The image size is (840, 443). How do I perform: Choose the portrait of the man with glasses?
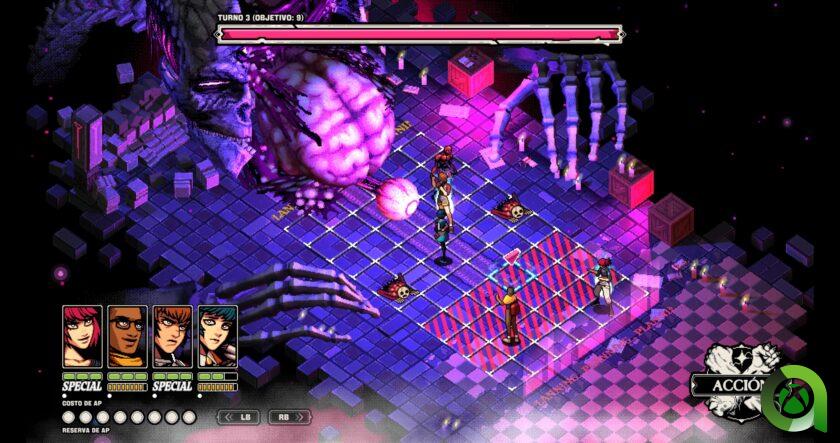pos(127,337)
